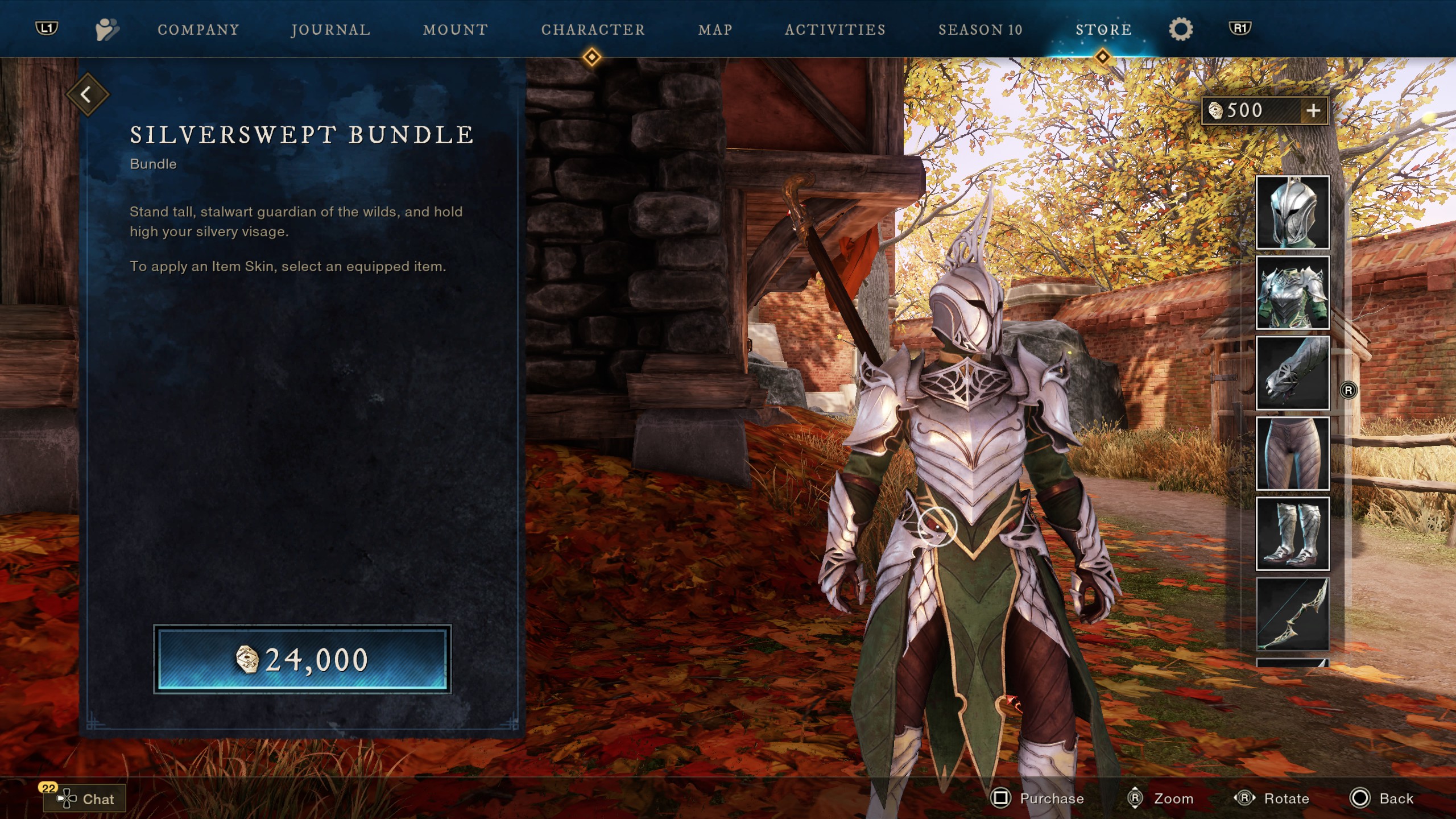
Task: Click the L1 navigation shoulder icon
Action: 47,30
